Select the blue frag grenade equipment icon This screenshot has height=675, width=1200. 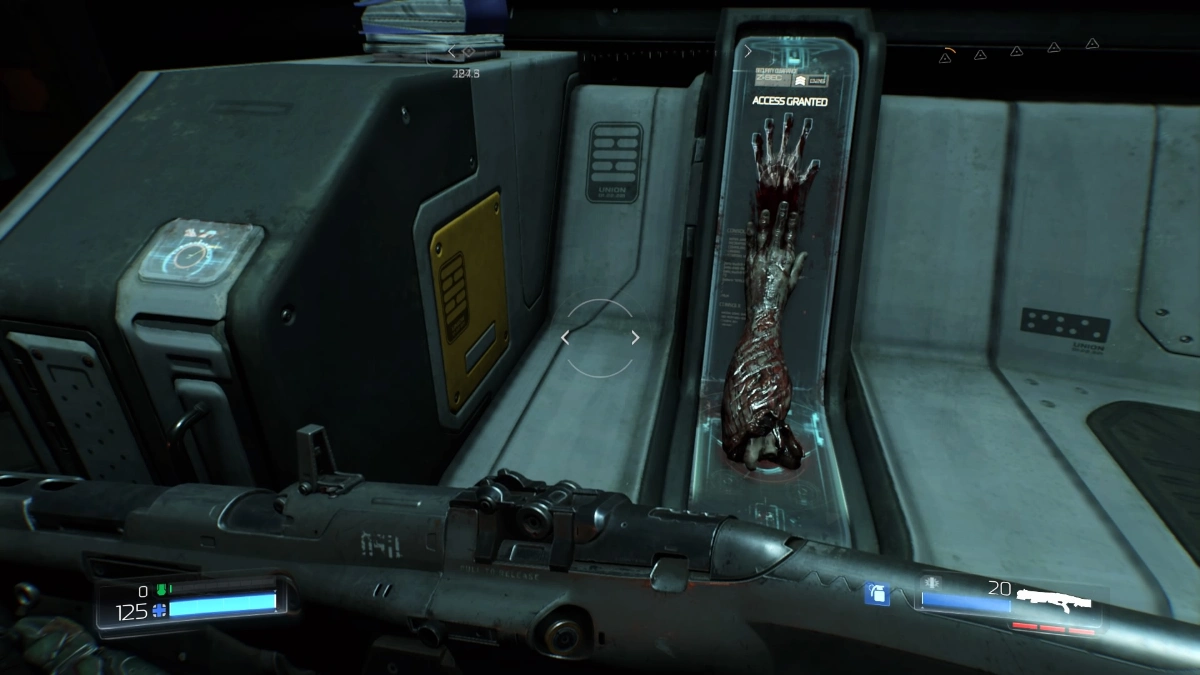pyautogui.click(x=876, y=594)
